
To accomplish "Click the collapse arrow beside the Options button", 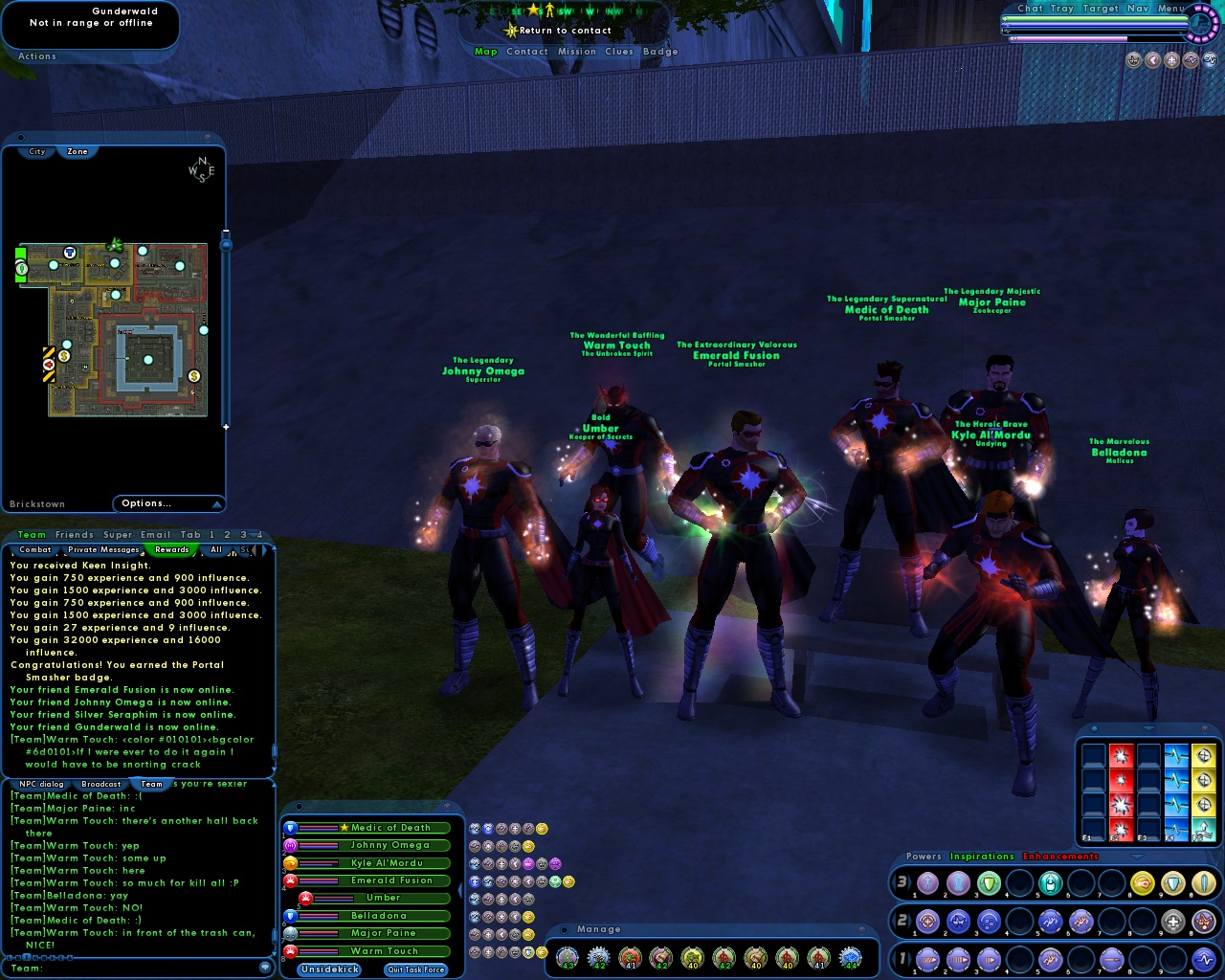I will [x=218, y=504].
